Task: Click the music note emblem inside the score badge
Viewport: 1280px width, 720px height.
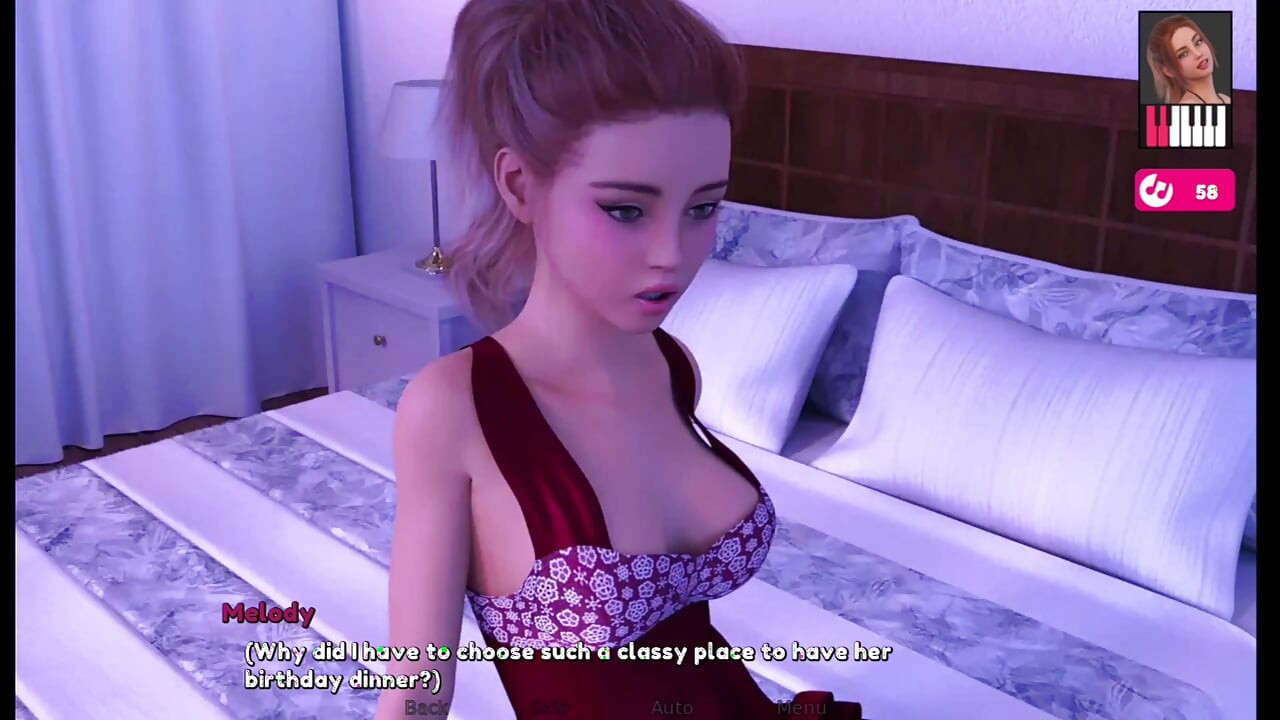Action: pyautogui.click(x=1156, y=190)
